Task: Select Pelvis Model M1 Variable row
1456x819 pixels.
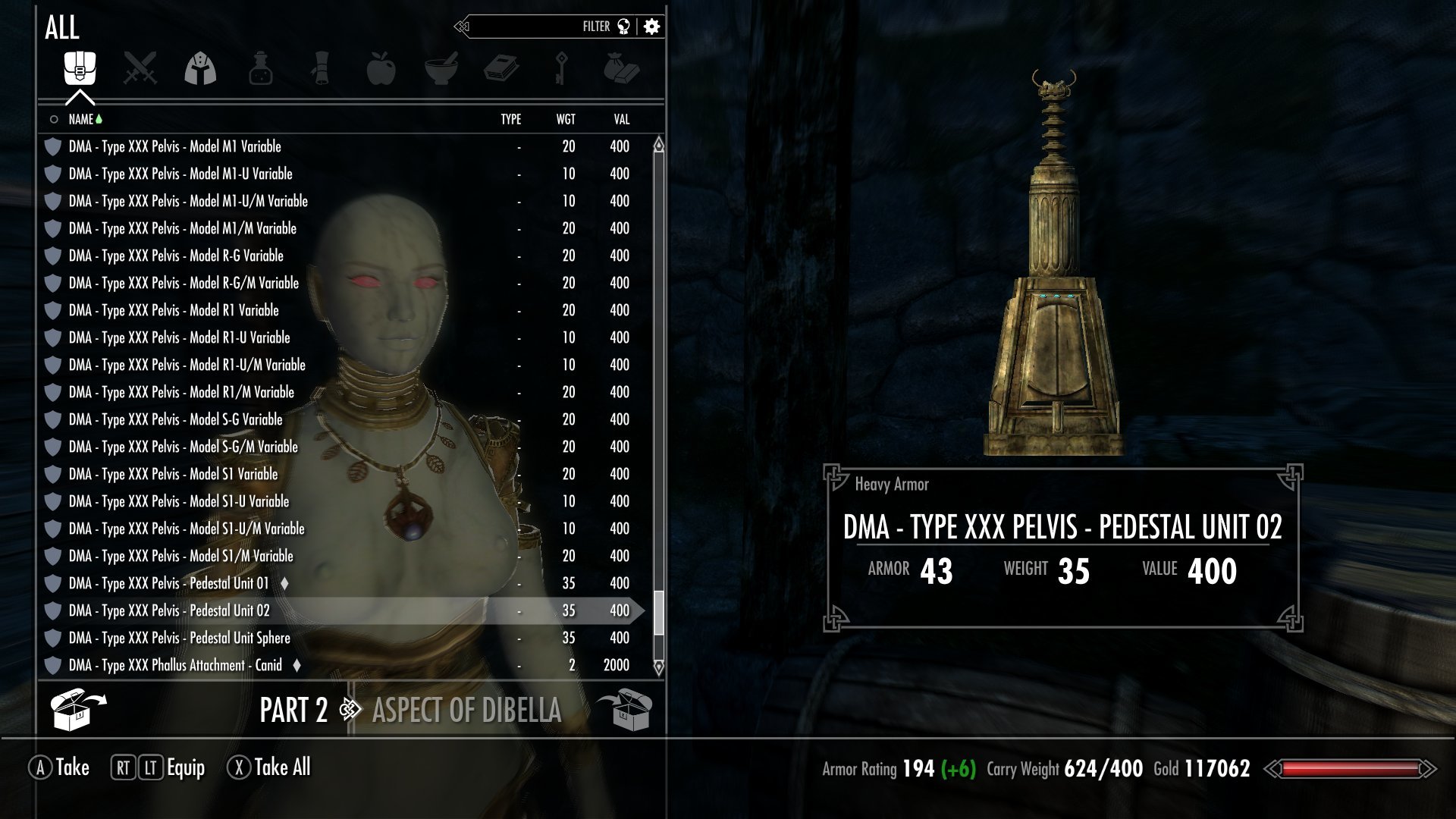Action: point(174,146)
